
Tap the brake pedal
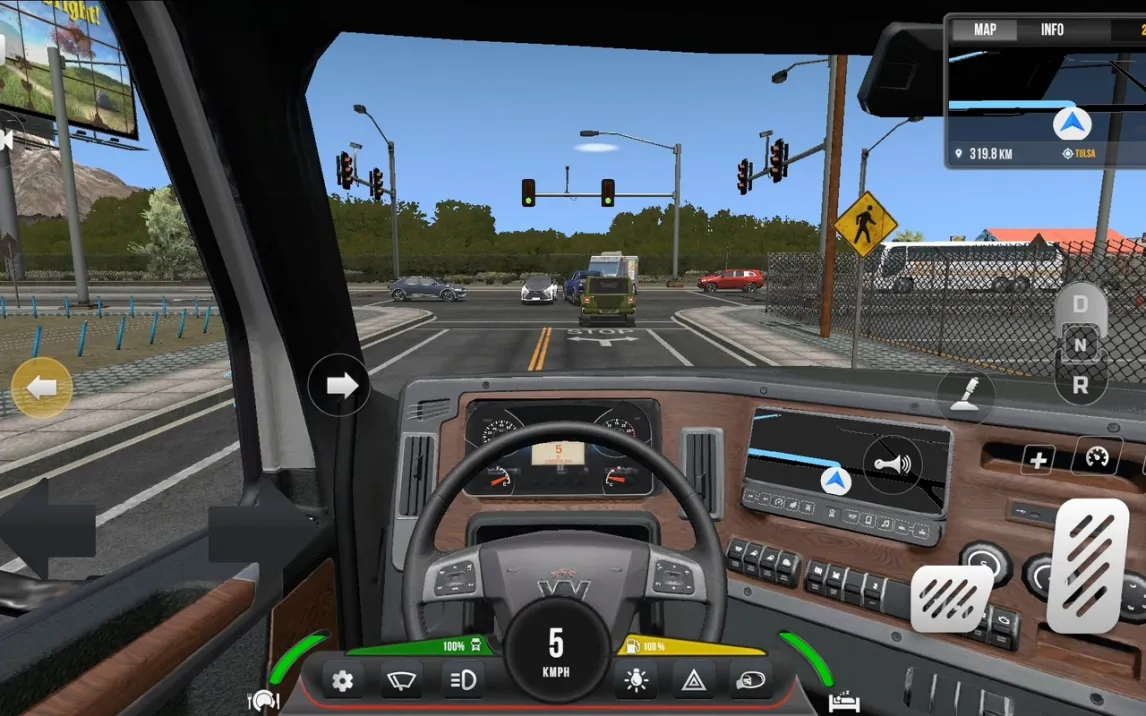tap(951, 598)
